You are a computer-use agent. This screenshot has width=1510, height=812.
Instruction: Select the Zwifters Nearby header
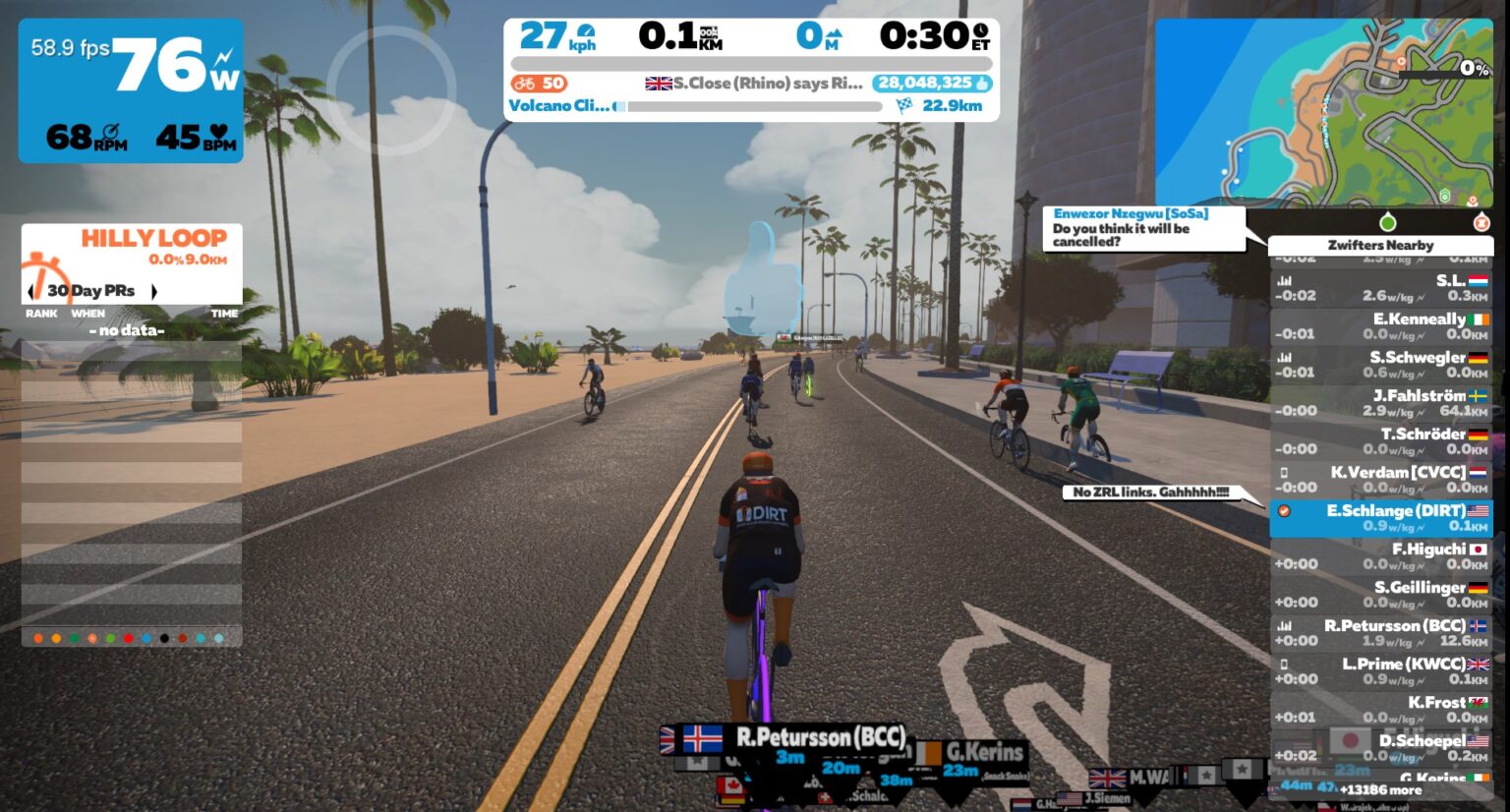click(1381, 245)
